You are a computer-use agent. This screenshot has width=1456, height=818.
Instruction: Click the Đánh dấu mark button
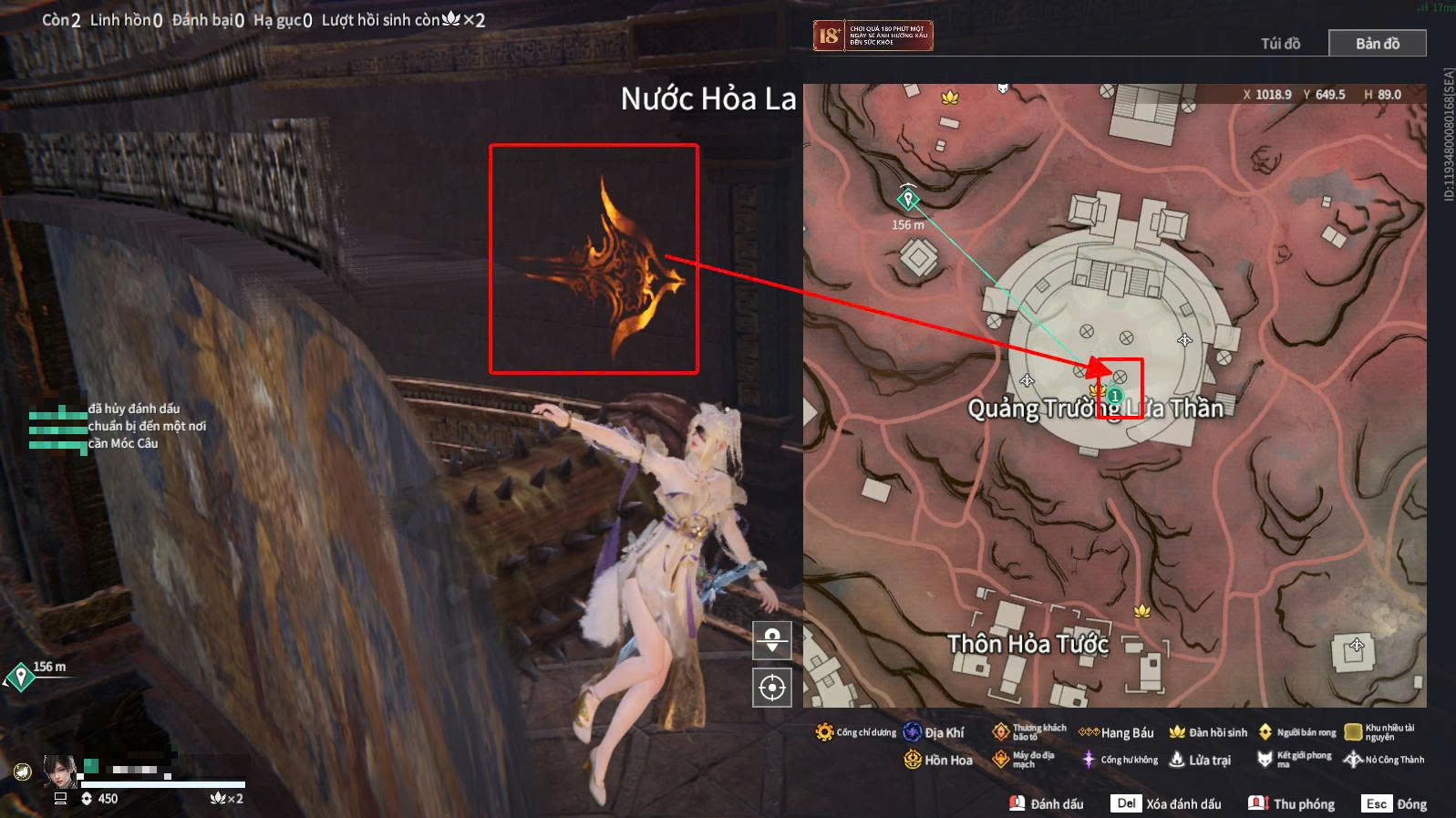1047,803
